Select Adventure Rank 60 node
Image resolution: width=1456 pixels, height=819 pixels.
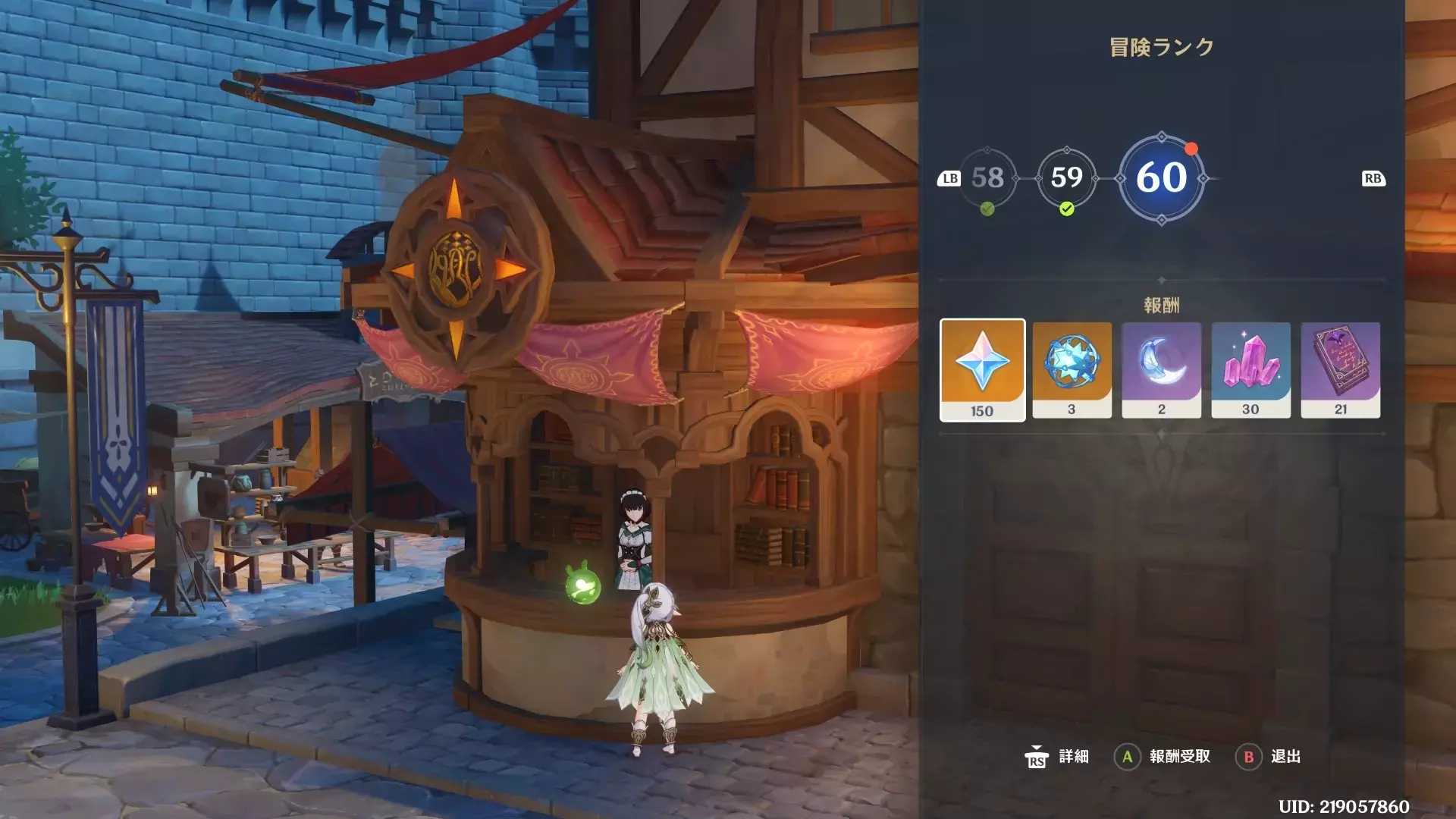[x=1161, y=178]
